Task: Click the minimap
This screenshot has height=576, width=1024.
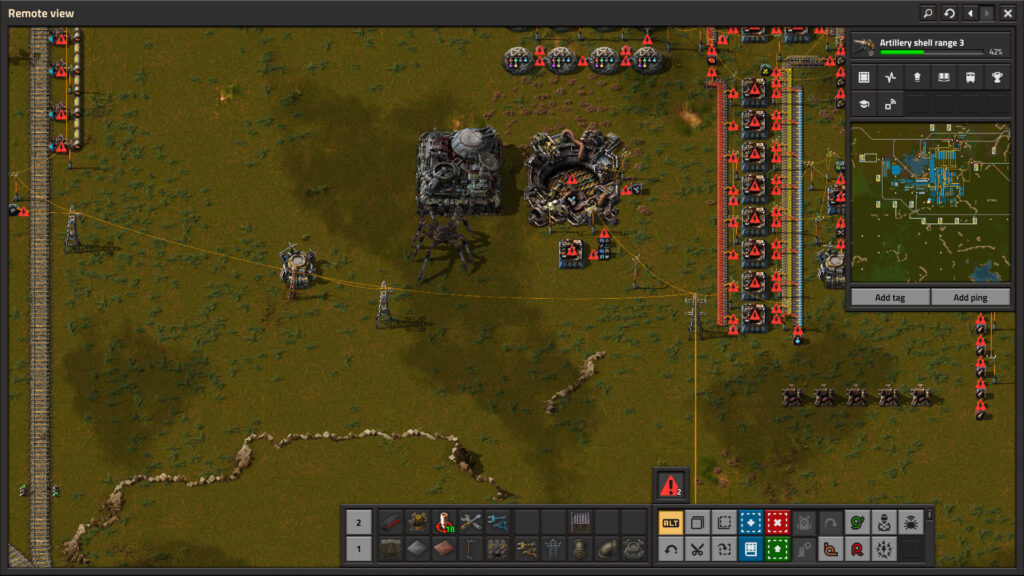Action: click(x=930, y=203)
